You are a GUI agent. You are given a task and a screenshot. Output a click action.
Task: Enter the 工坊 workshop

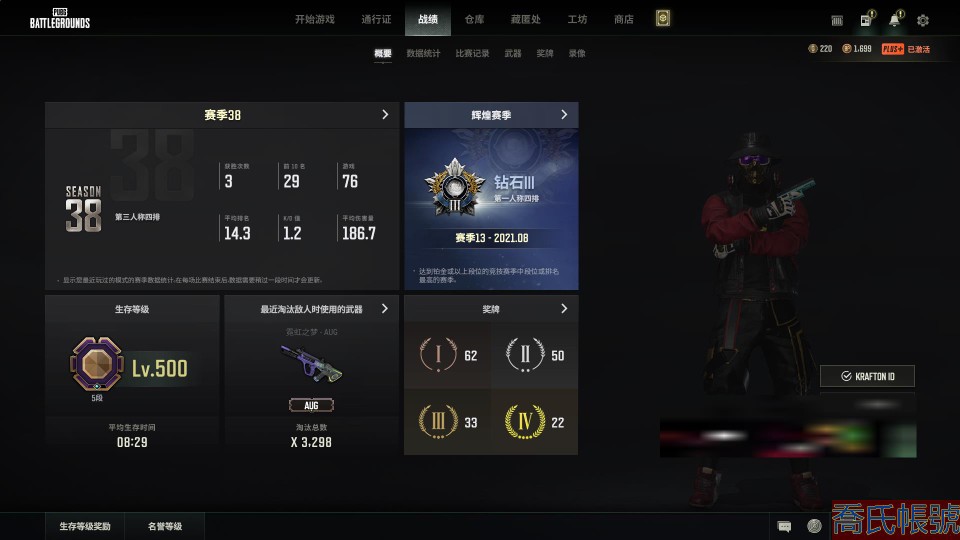pyautogui.click(x=577, y=19)
